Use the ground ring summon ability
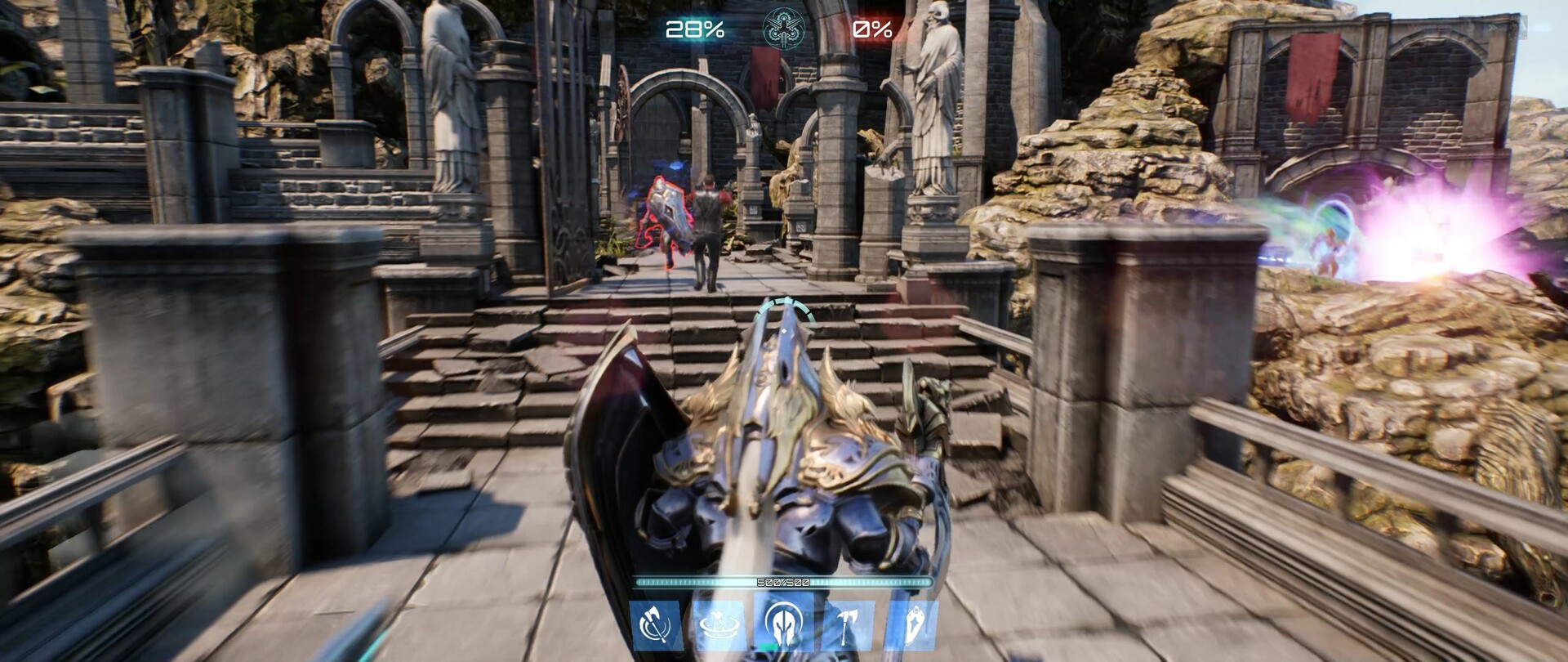This screenshot has width=1568, height=662. [x=719, y=625]
